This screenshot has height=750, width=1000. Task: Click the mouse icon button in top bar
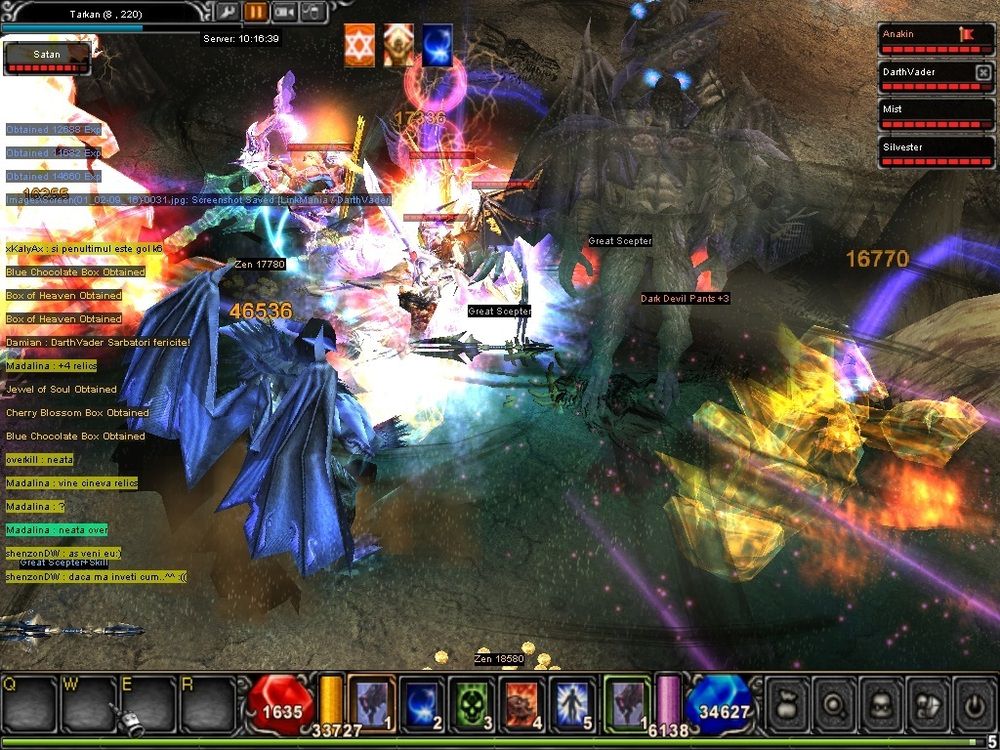coord(312,12)
